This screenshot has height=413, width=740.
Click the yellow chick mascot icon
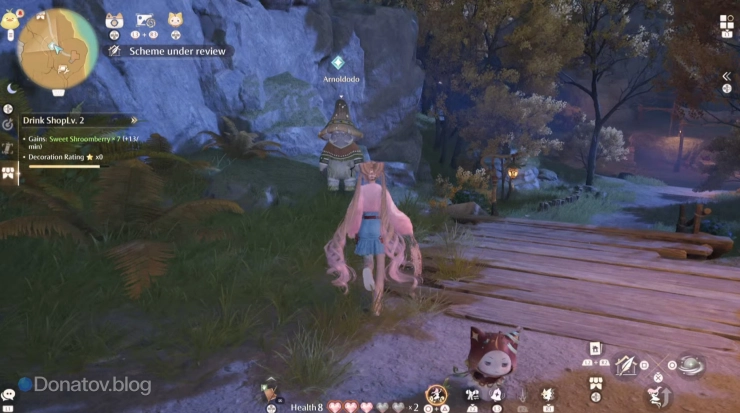[x=10, y=20]
